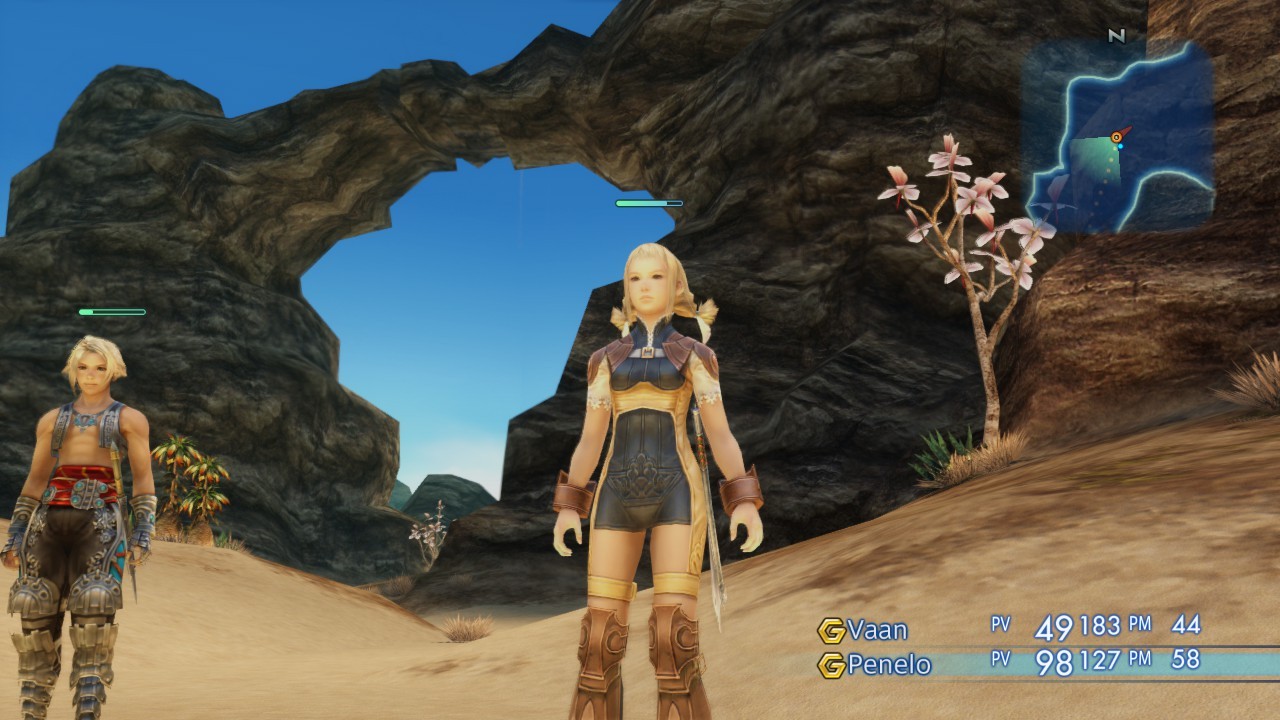This screenshot has width=1280, height=720.
Task: Open the area minimap
Action: [x=1117, y=138]
